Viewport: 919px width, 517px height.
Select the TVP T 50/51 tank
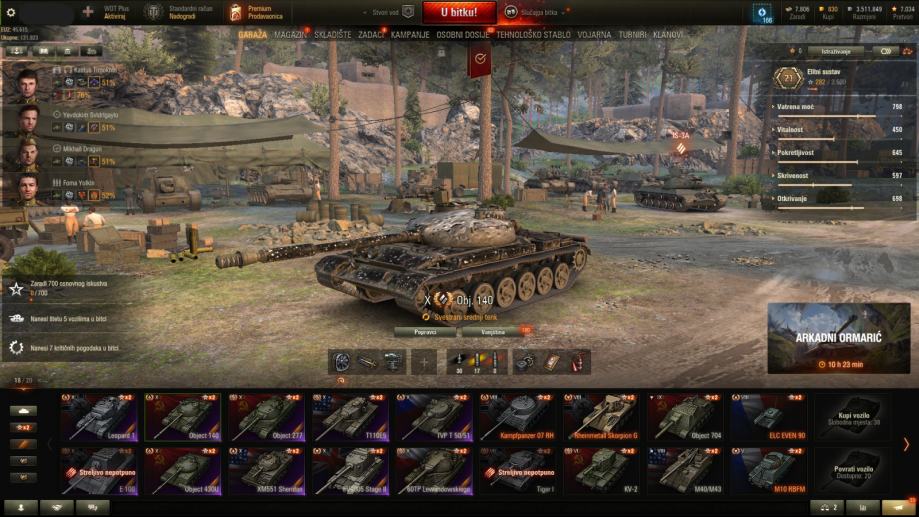coord(434,417)
